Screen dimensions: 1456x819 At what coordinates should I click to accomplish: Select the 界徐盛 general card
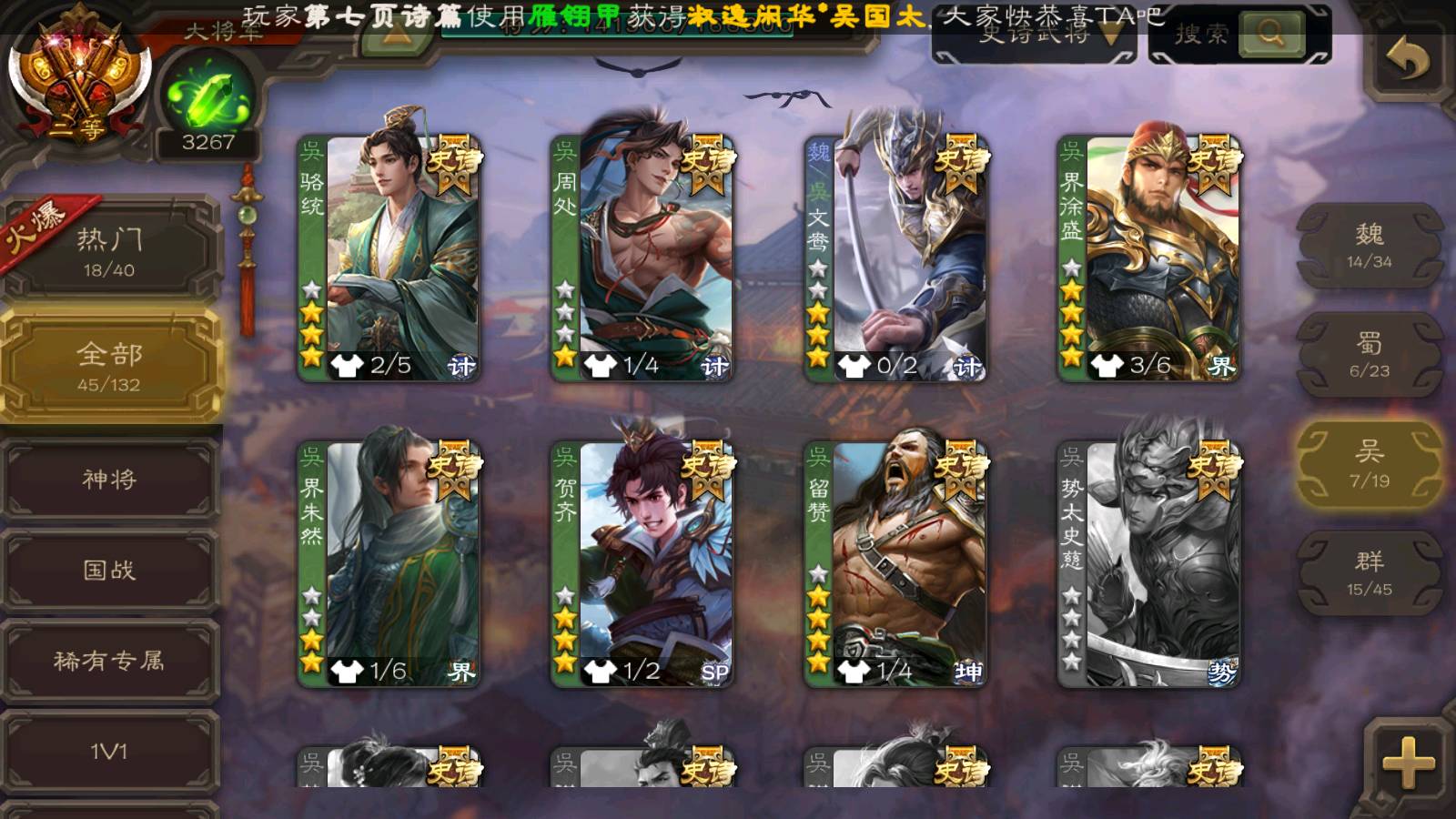[x=1148, y=258]
